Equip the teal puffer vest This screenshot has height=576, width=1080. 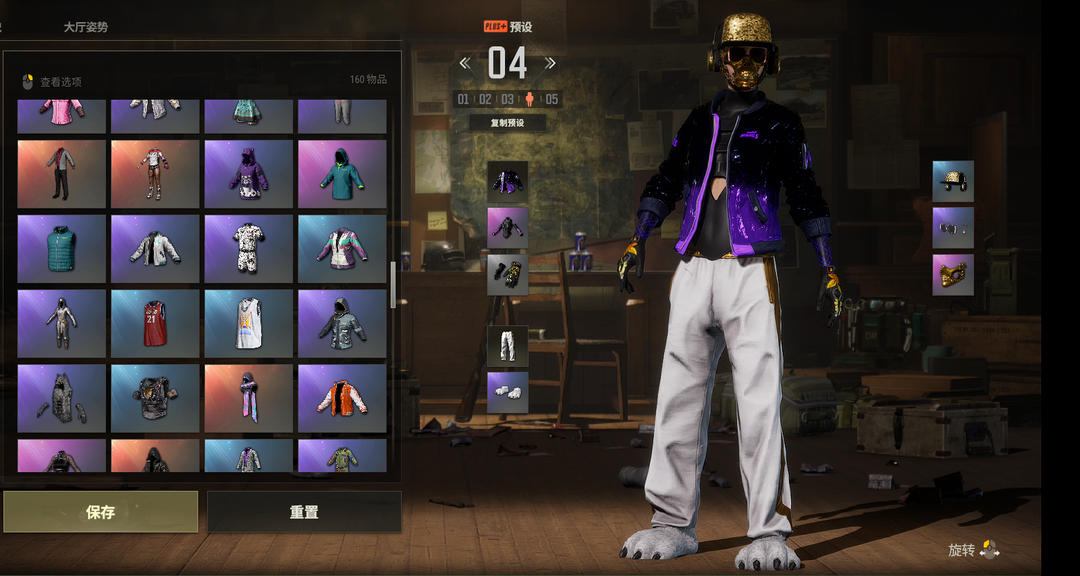tap(61, 249)
